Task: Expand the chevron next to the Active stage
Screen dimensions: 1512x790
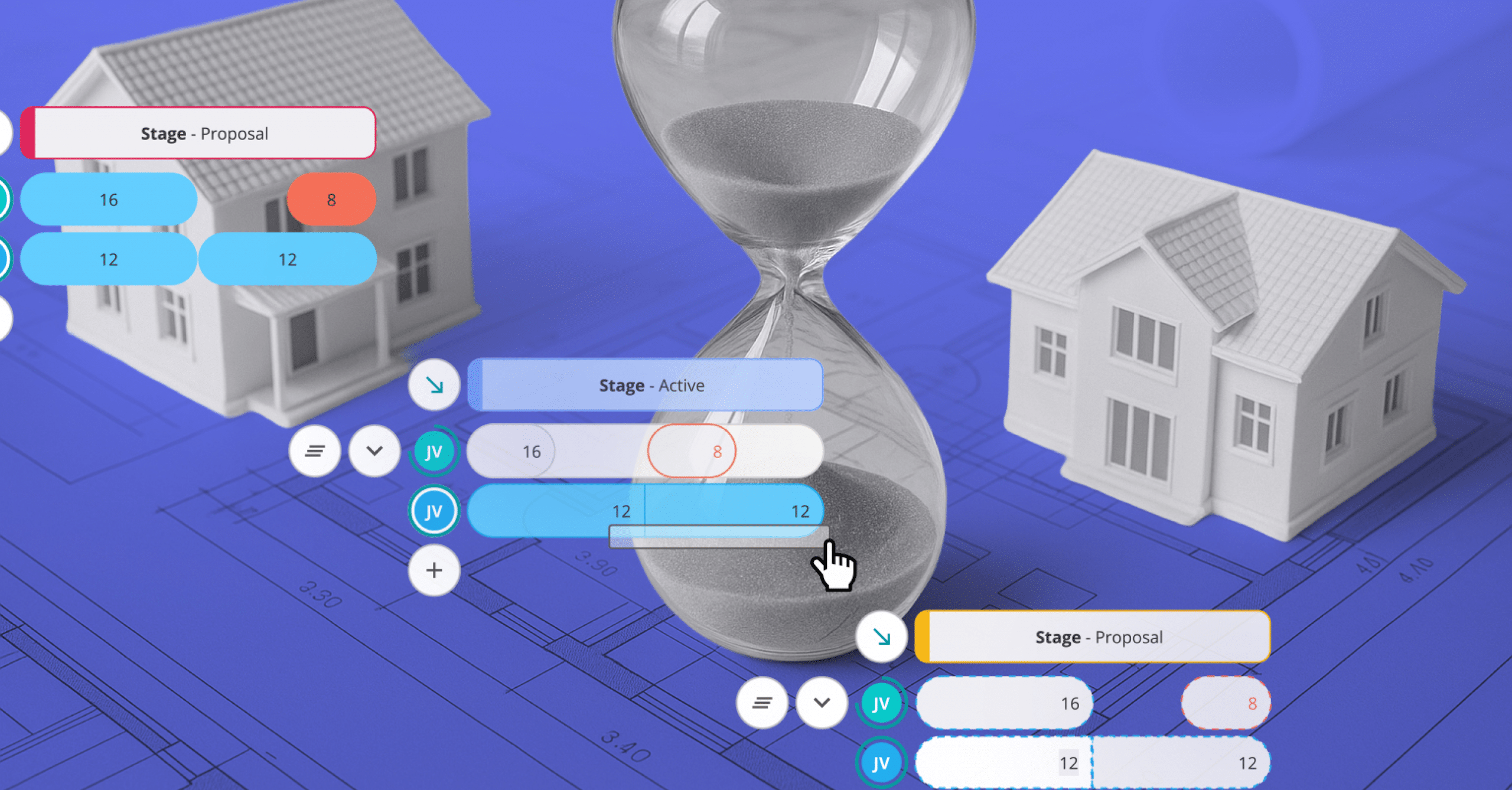Action: 374,451
